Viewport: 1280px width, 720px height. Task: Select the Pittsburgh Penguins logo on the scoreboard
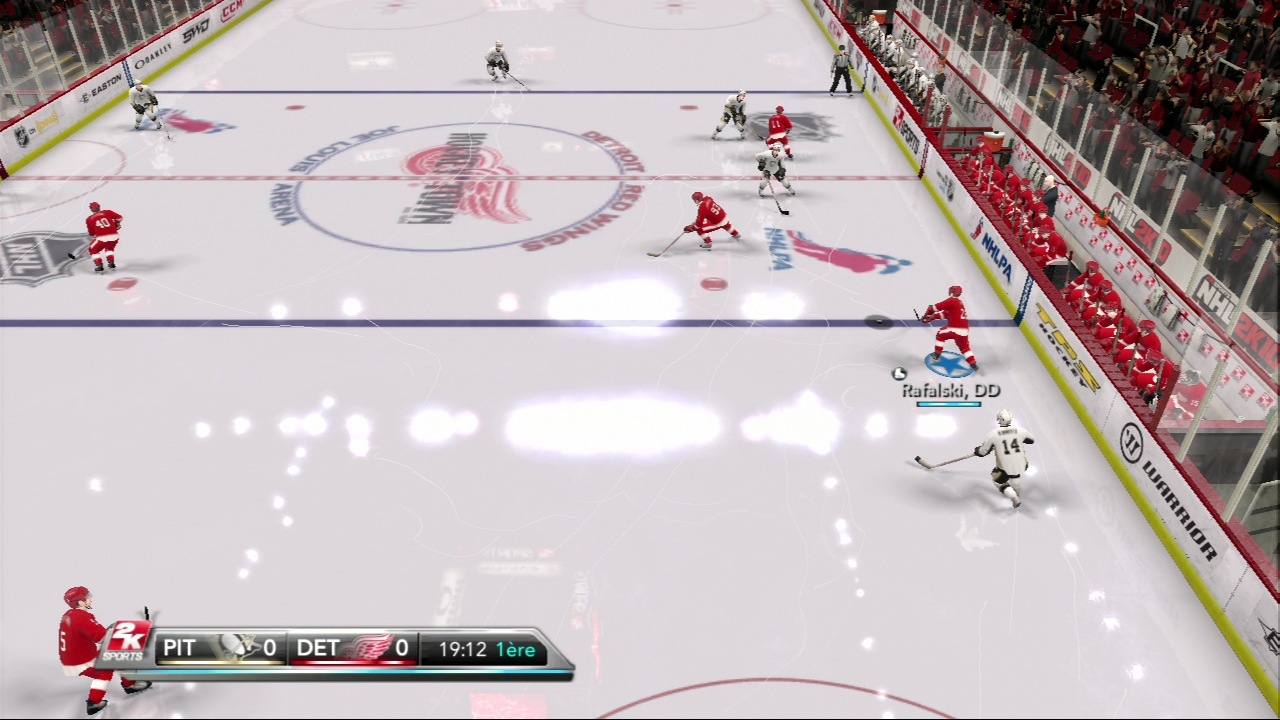240,647
